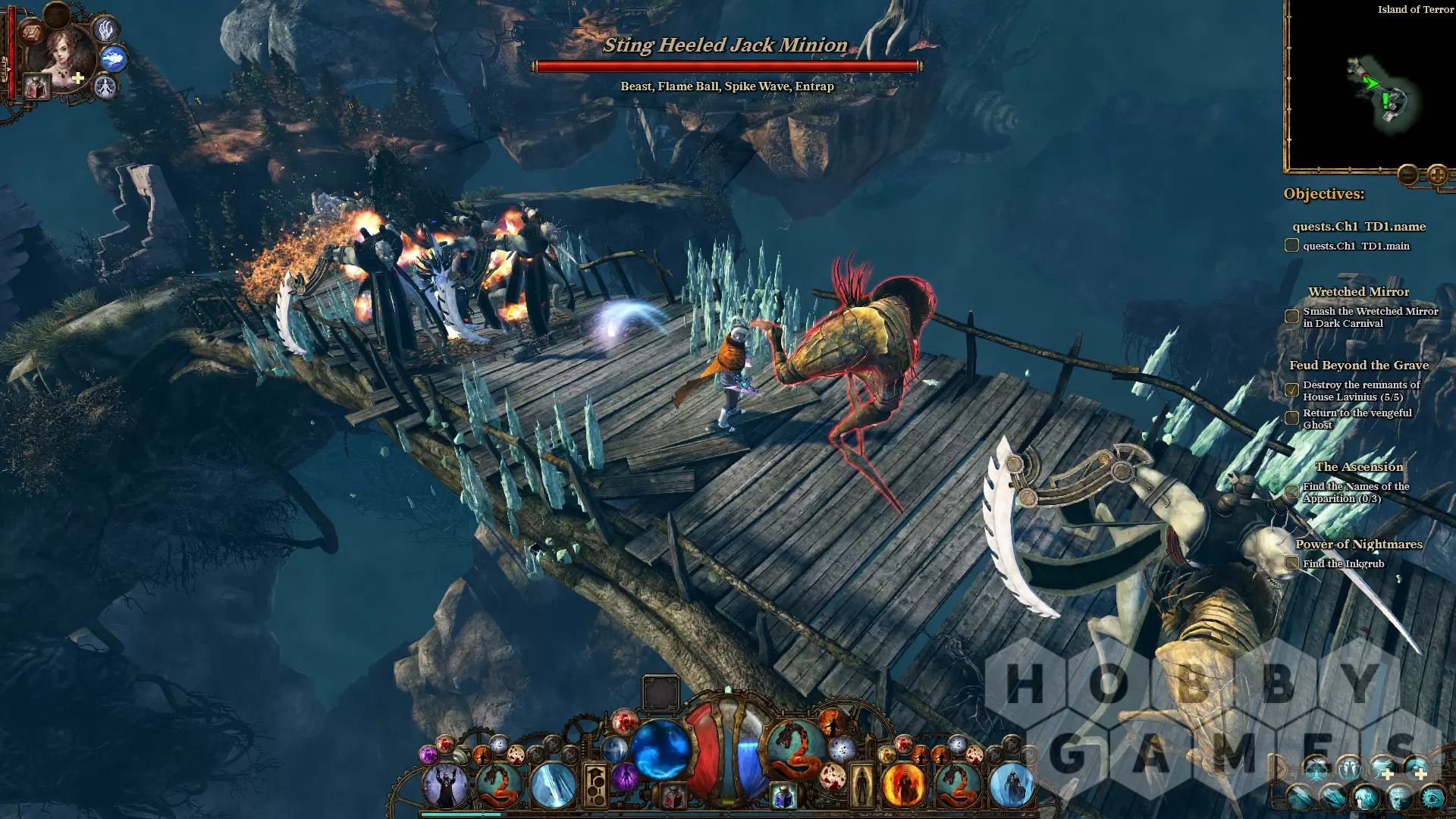This screenshot has height=819, width=1456.
Task: Click the Find the Inkgrub objective
Action: [x=1343, y=563]
